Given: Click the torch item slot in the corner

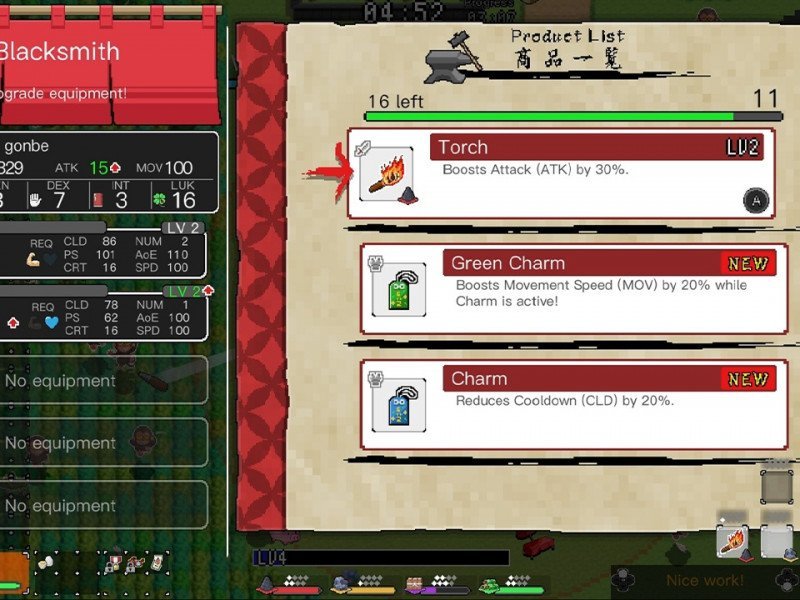Looking at the screenshot, I should (733, 541).
